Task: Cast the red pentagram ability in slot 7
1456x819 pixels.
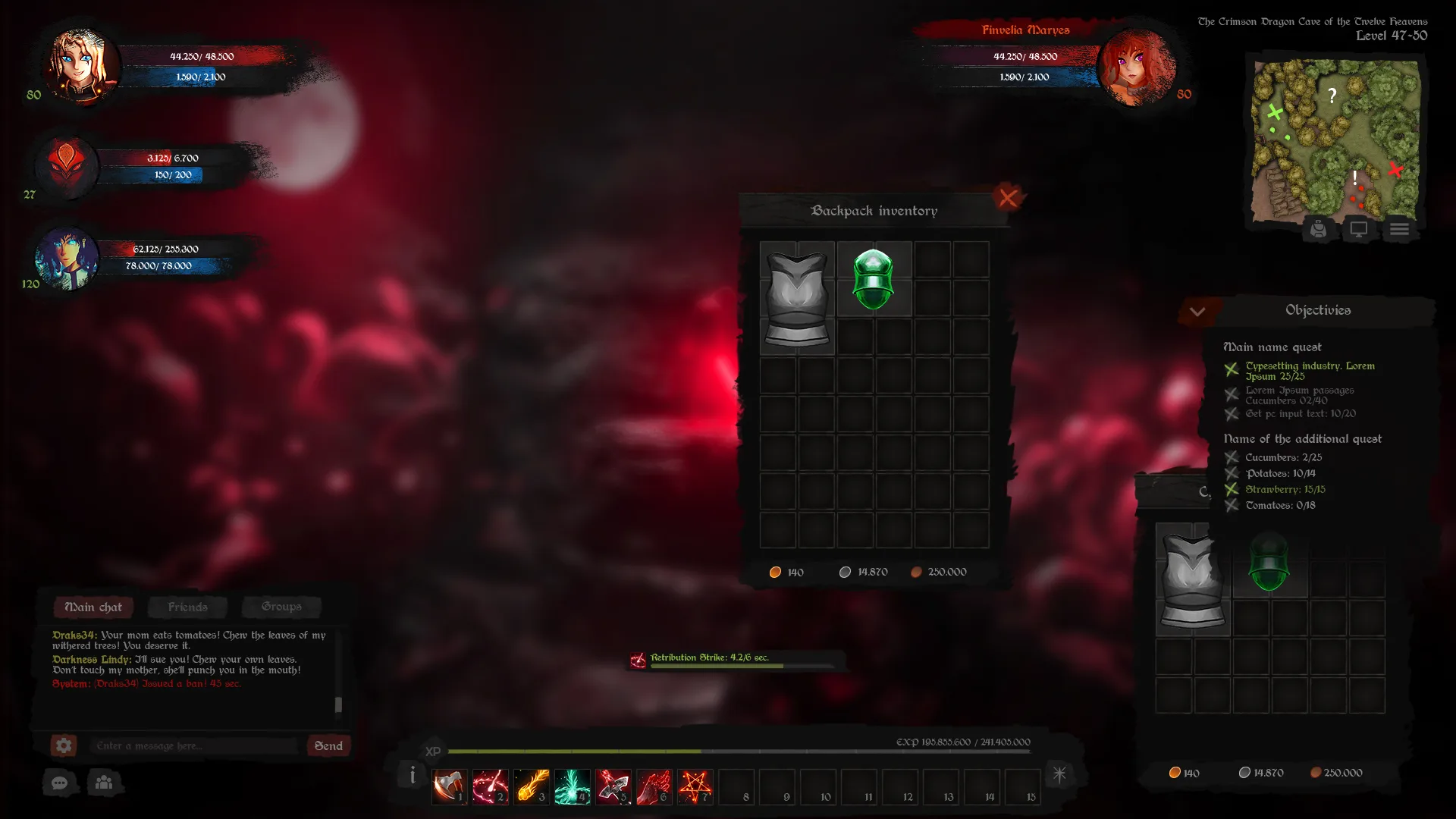Action: tap(695, 786)
